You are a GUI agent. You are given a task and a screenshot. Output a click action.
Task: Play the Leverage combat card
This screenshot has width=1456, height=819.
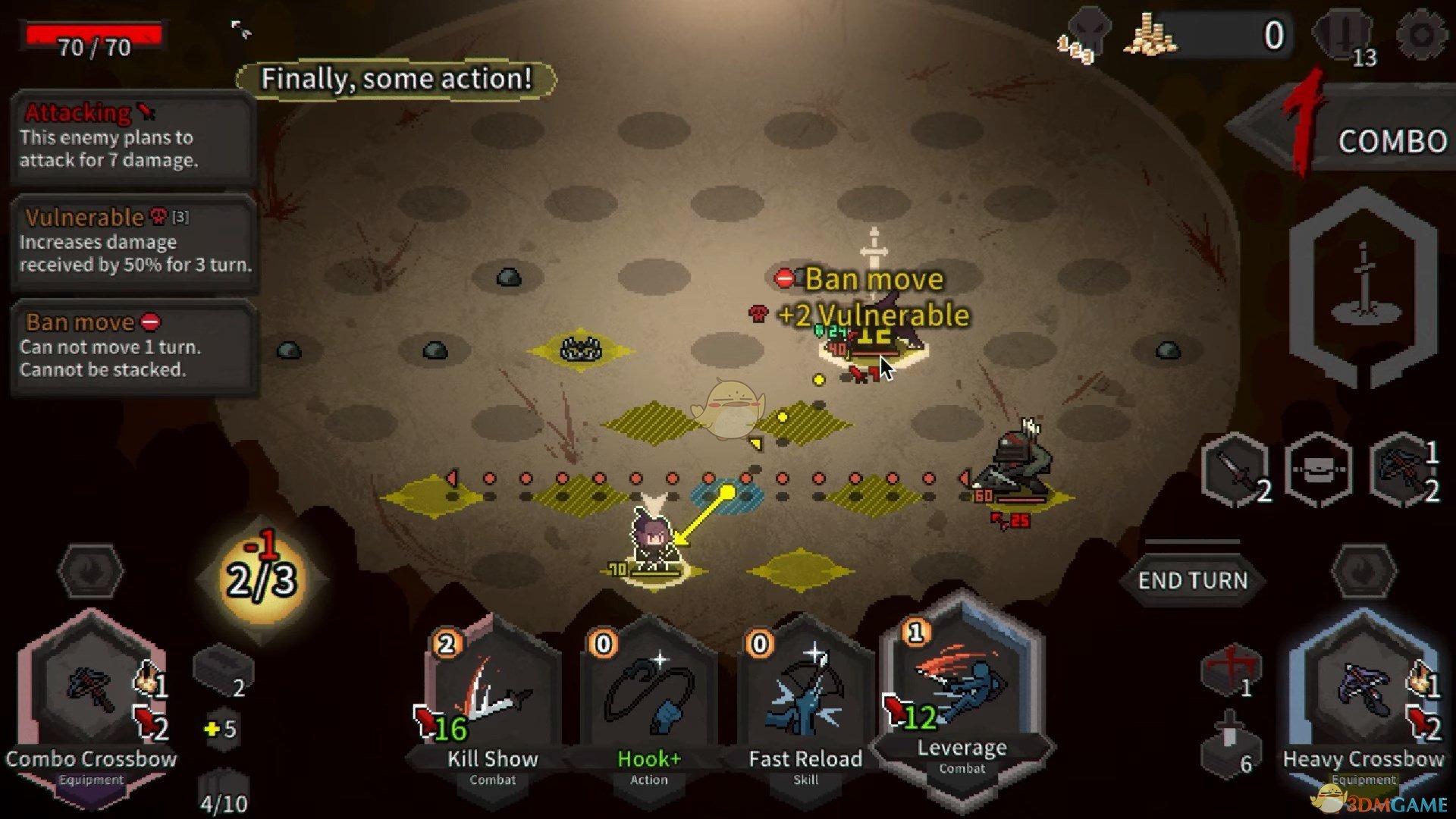coord(962,690)
